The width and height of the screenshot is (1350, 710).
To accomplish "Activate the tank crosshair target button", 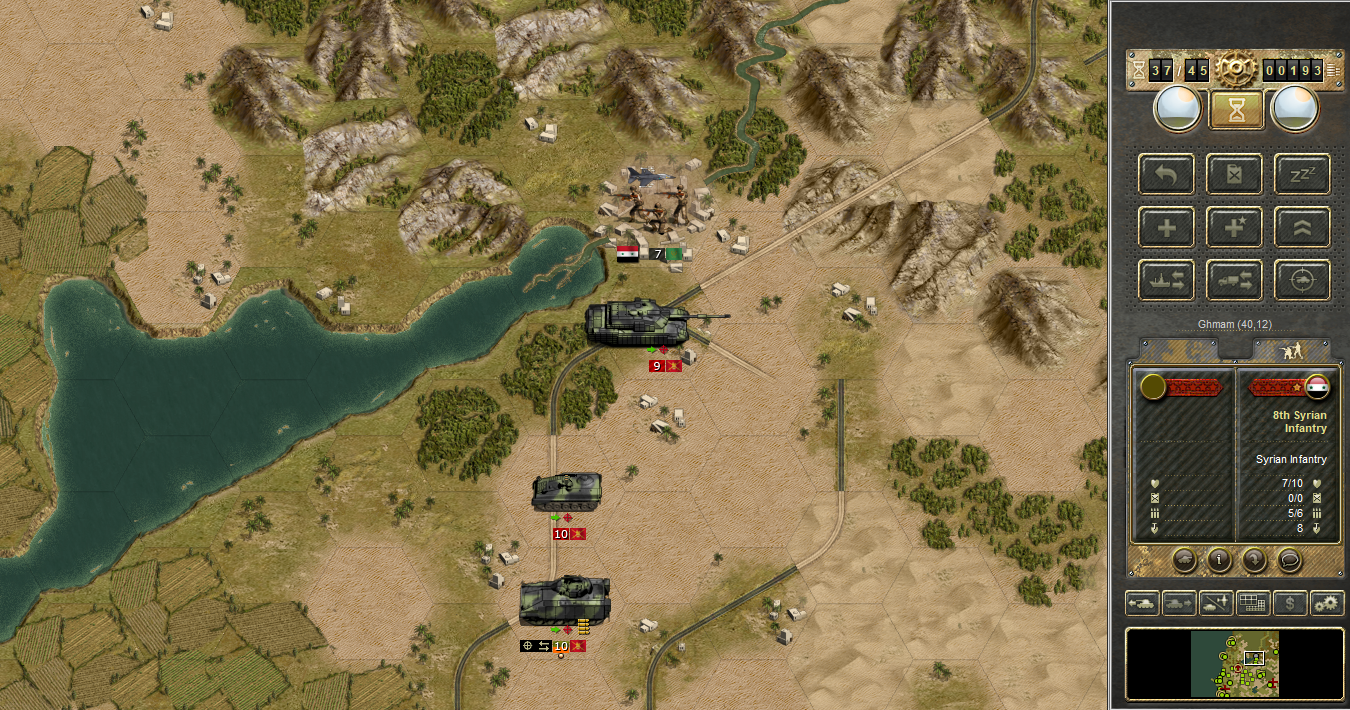I will [1302, 280].
